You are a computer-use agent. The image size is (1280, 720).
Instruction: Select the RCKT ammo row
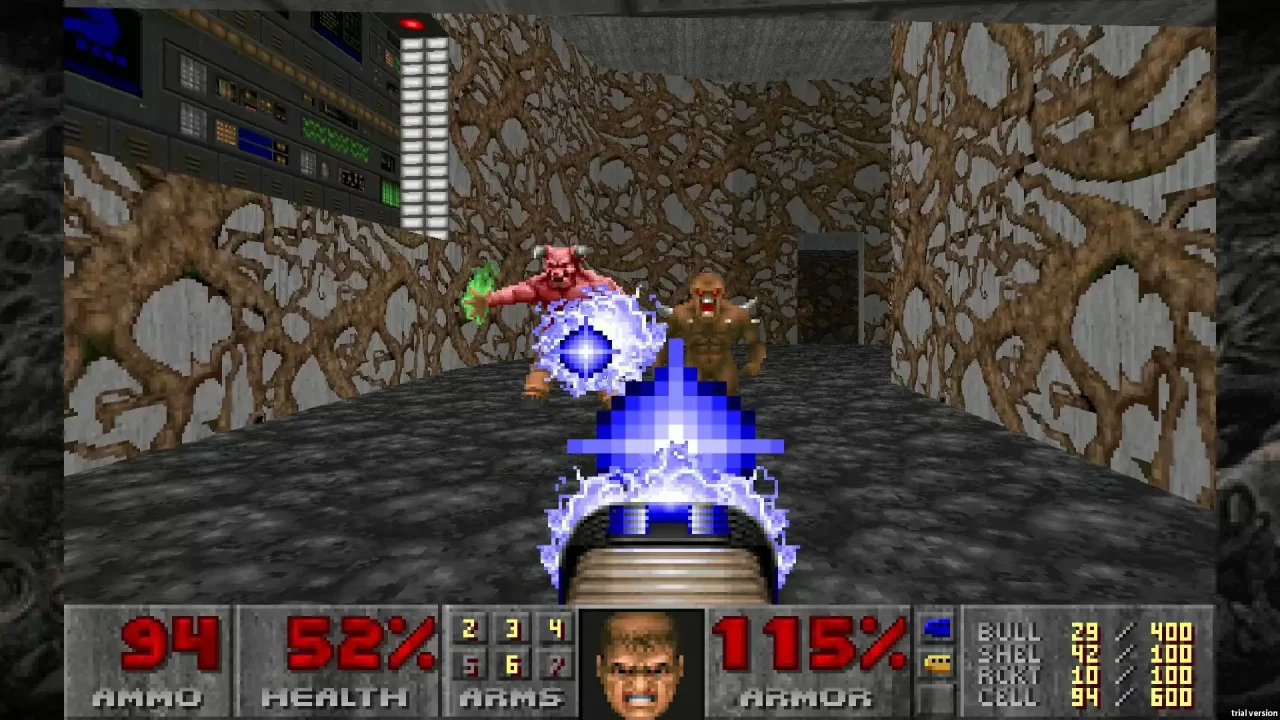(x=1012, y=676)
